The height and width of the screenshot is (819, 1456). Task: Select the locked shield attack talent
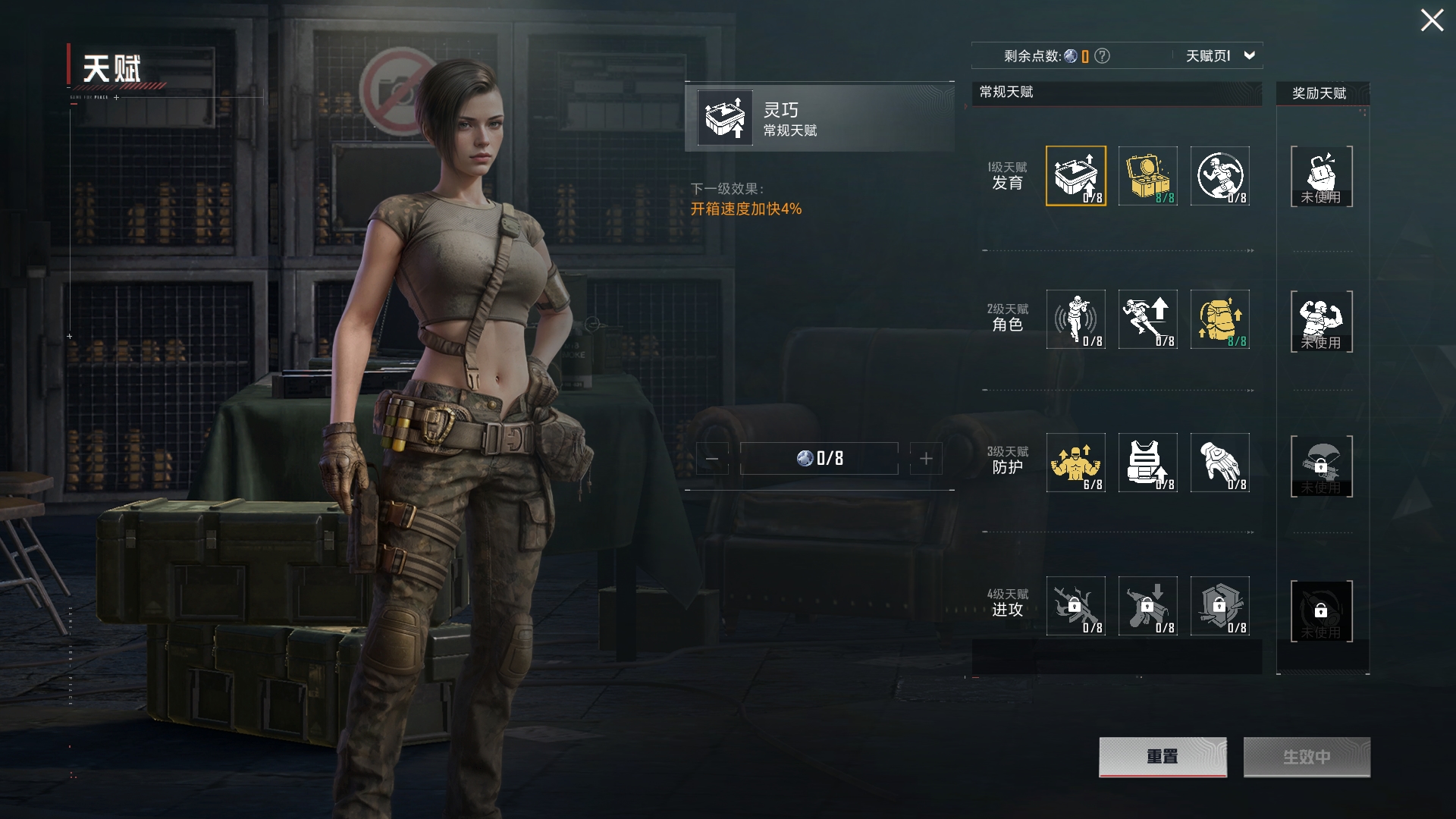click(x=1219, y=606)
